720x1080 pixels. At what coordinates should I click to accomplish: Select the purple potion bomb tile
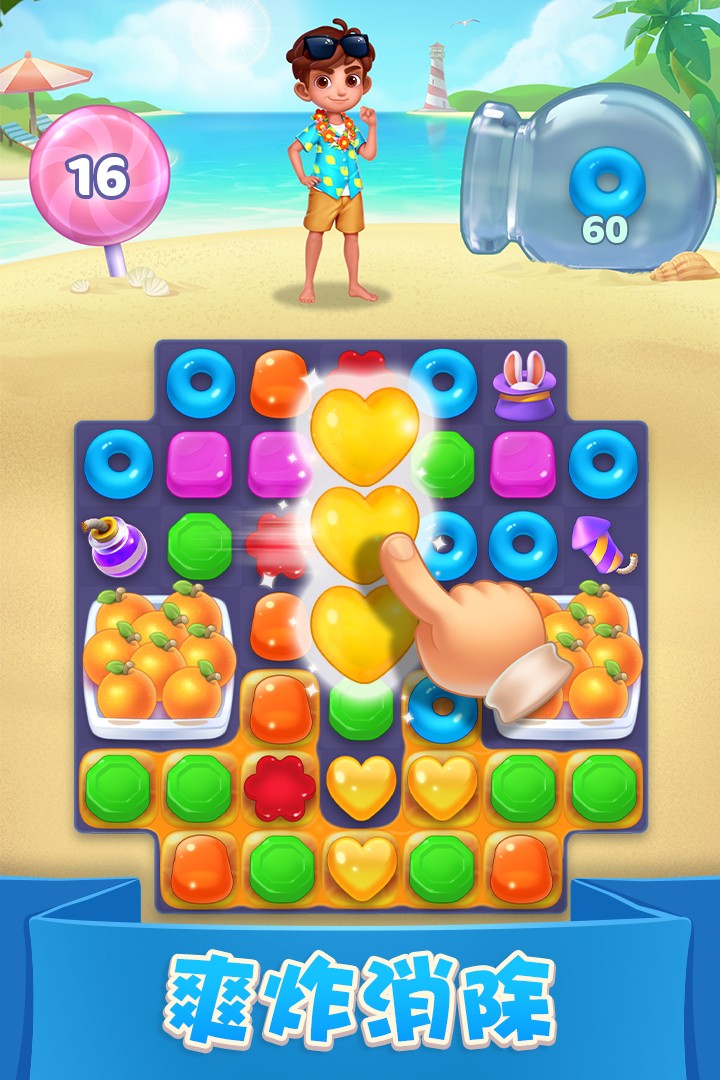click(119, 546)
